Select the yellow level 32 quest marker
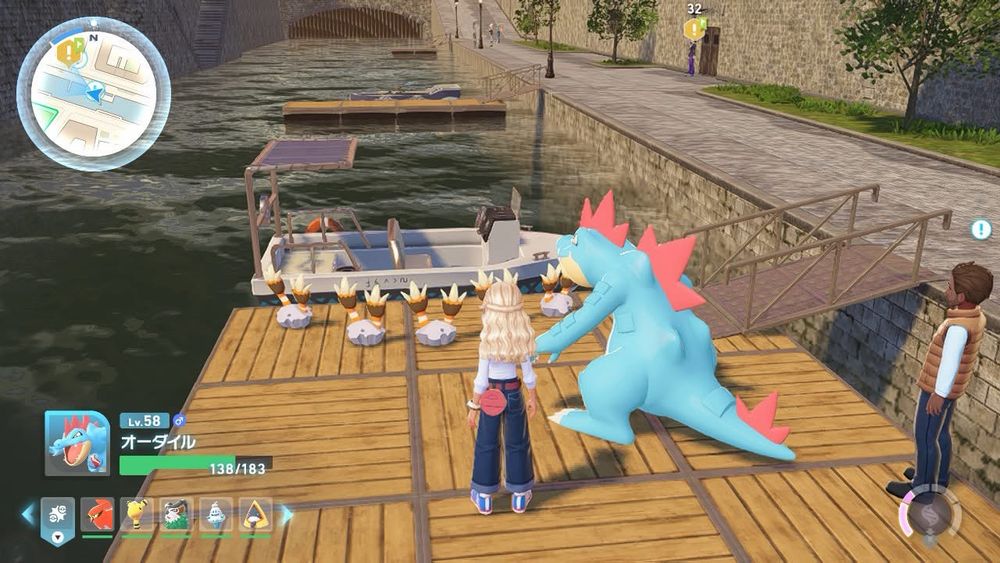1000x563 pixels. pos(693,29)
